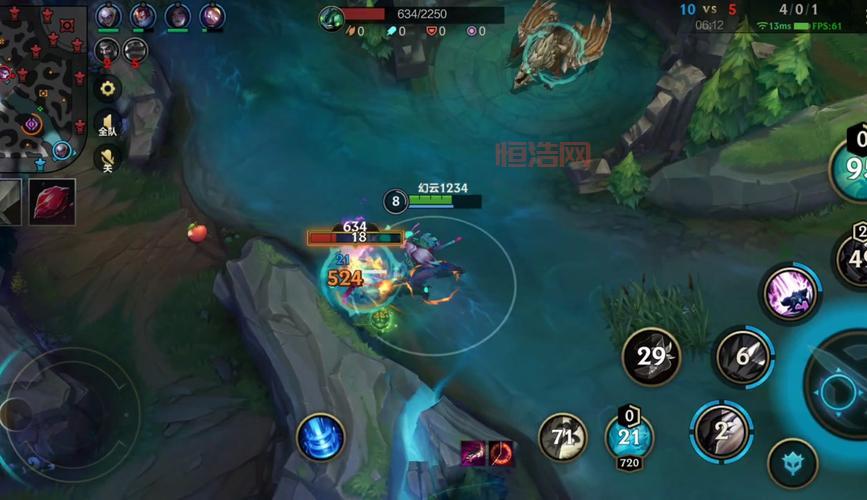This screenshot has height=500, width=867.
Task: Select the fourth allied champion portrait
Action: [212, 16]
